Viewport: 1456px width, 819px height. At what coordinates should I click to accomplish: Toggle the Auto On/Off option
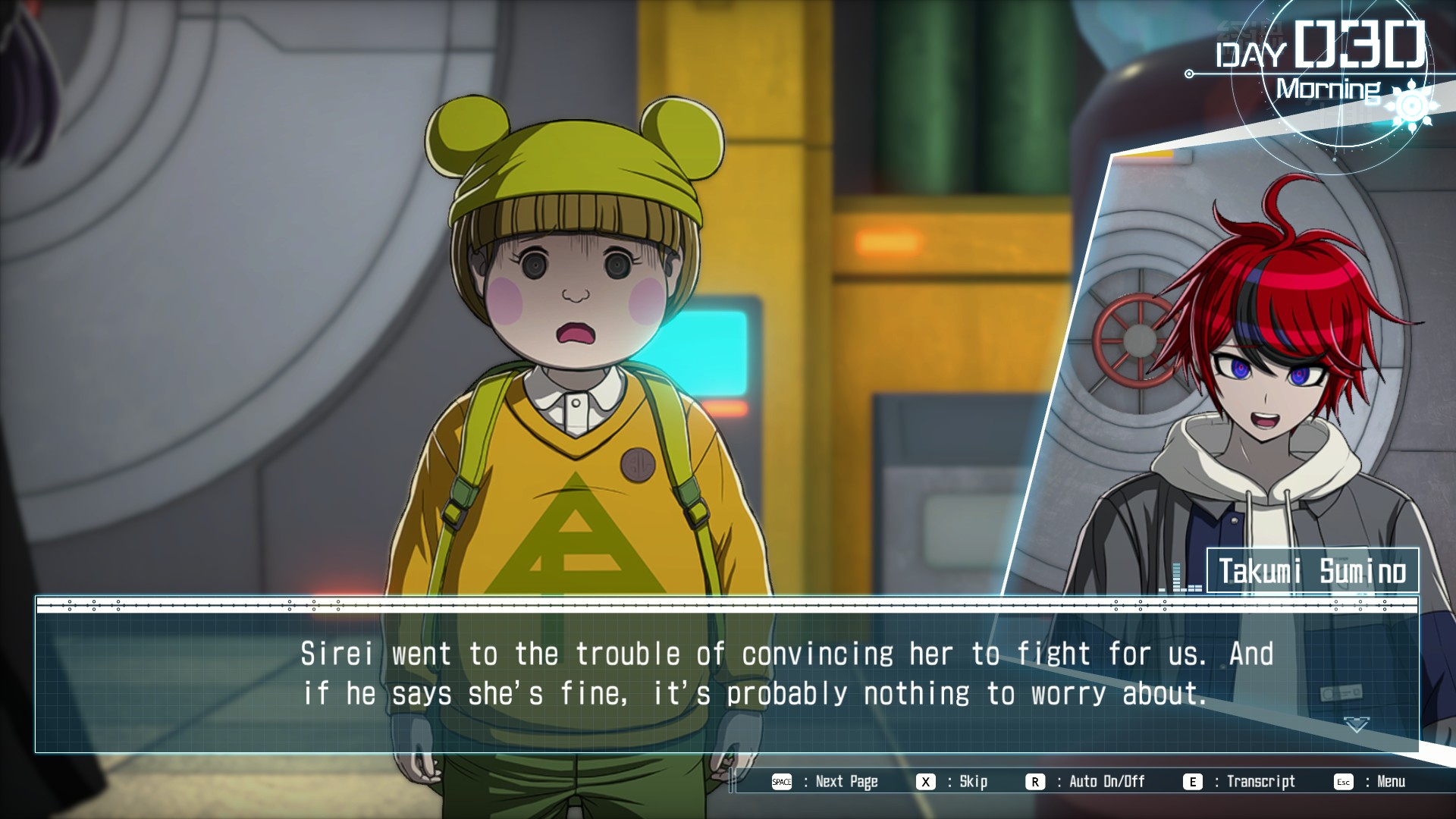point(1086,782)
